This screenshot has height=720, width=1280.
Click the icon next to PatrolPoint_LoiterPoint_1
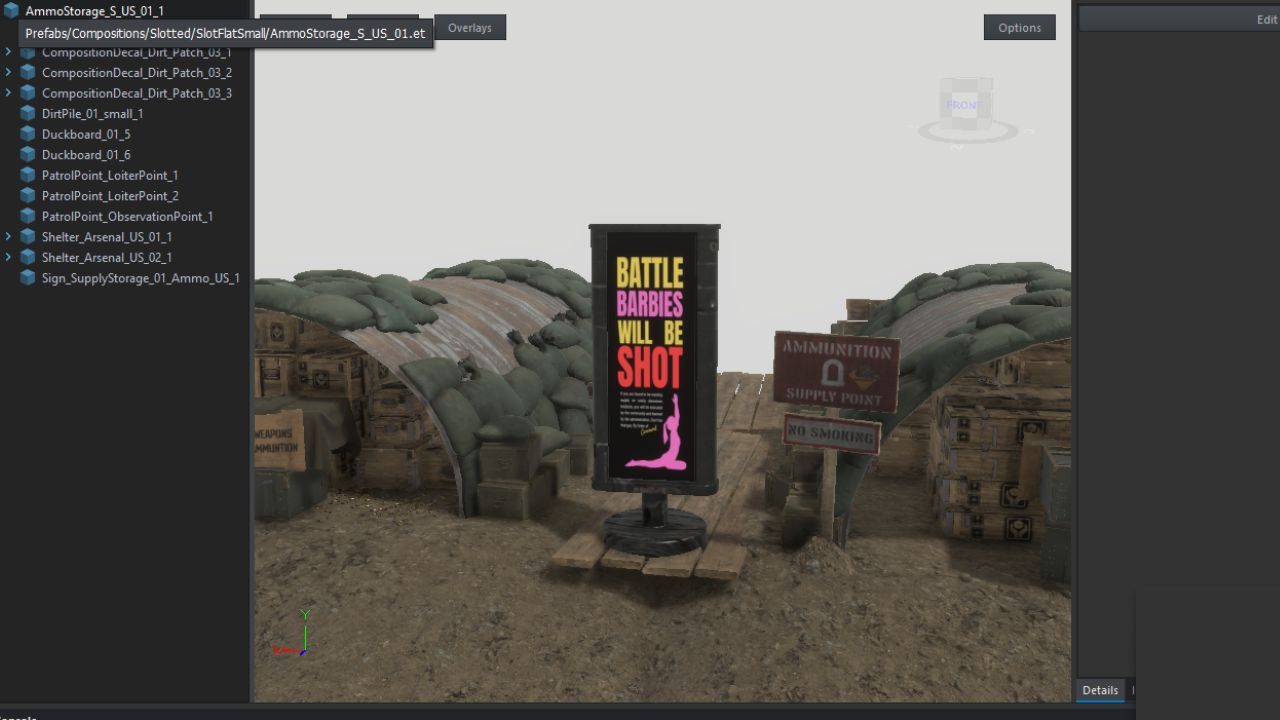[x=26, y=175]
